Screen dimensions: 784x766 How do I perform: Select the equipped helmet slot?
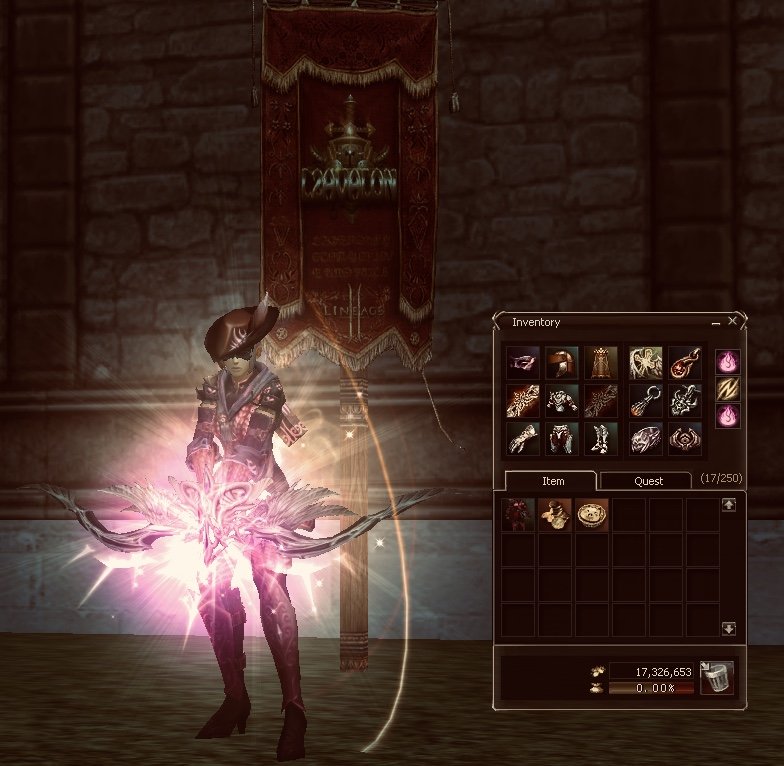561,362
